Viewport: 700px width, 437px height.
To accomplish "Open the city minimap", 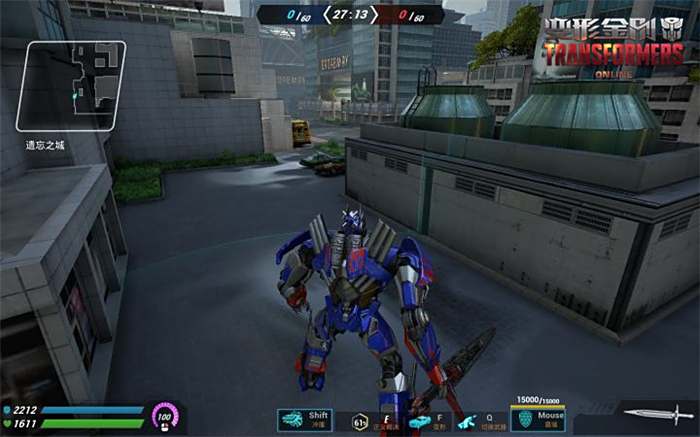I will pyautogui.click(x=70, y=86).
